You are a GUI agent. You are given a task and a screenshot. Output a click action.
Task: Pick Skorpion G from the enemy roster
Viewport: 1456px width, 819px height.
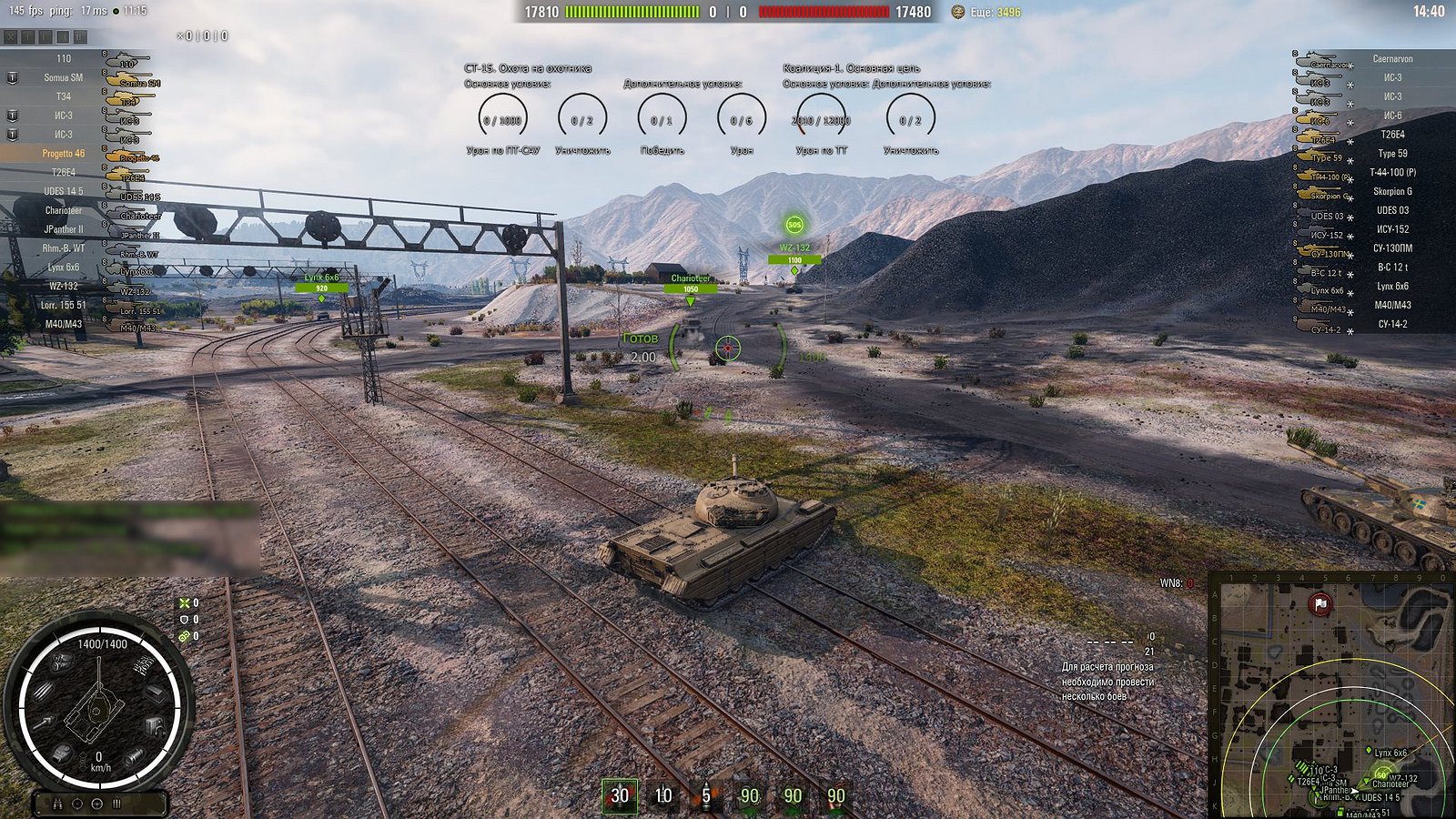pos(1392,191)
